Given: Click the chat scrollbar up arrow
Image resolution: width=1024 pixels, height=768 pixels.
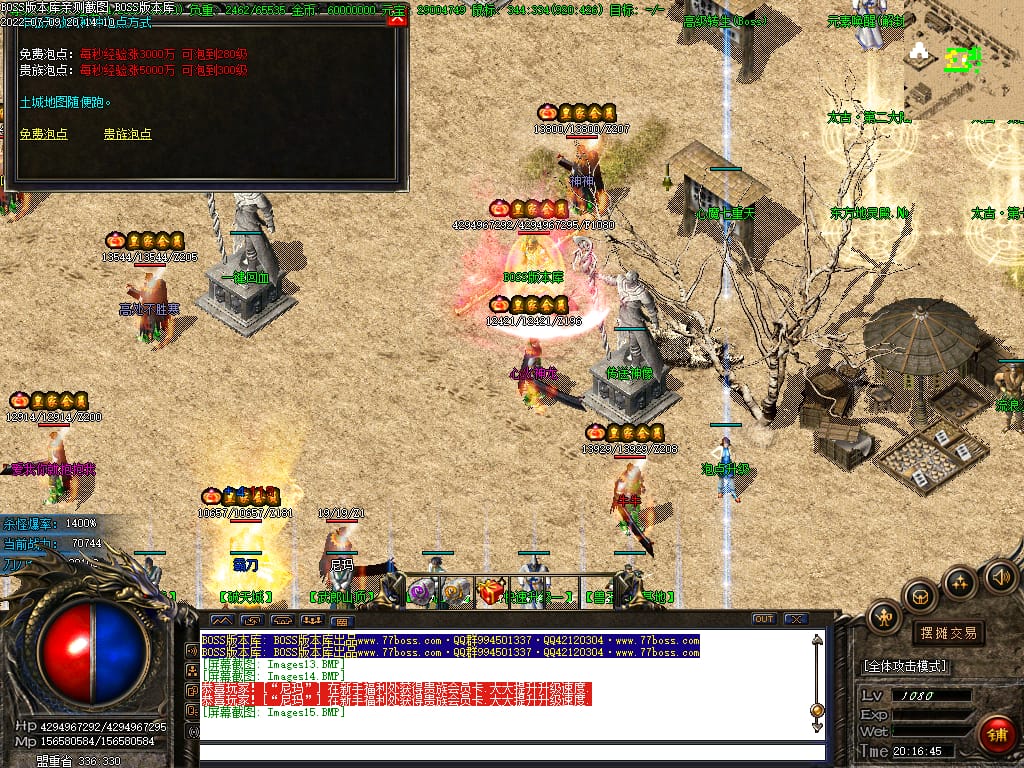Looking at the screenshot, I should click(x=817, y=641).
